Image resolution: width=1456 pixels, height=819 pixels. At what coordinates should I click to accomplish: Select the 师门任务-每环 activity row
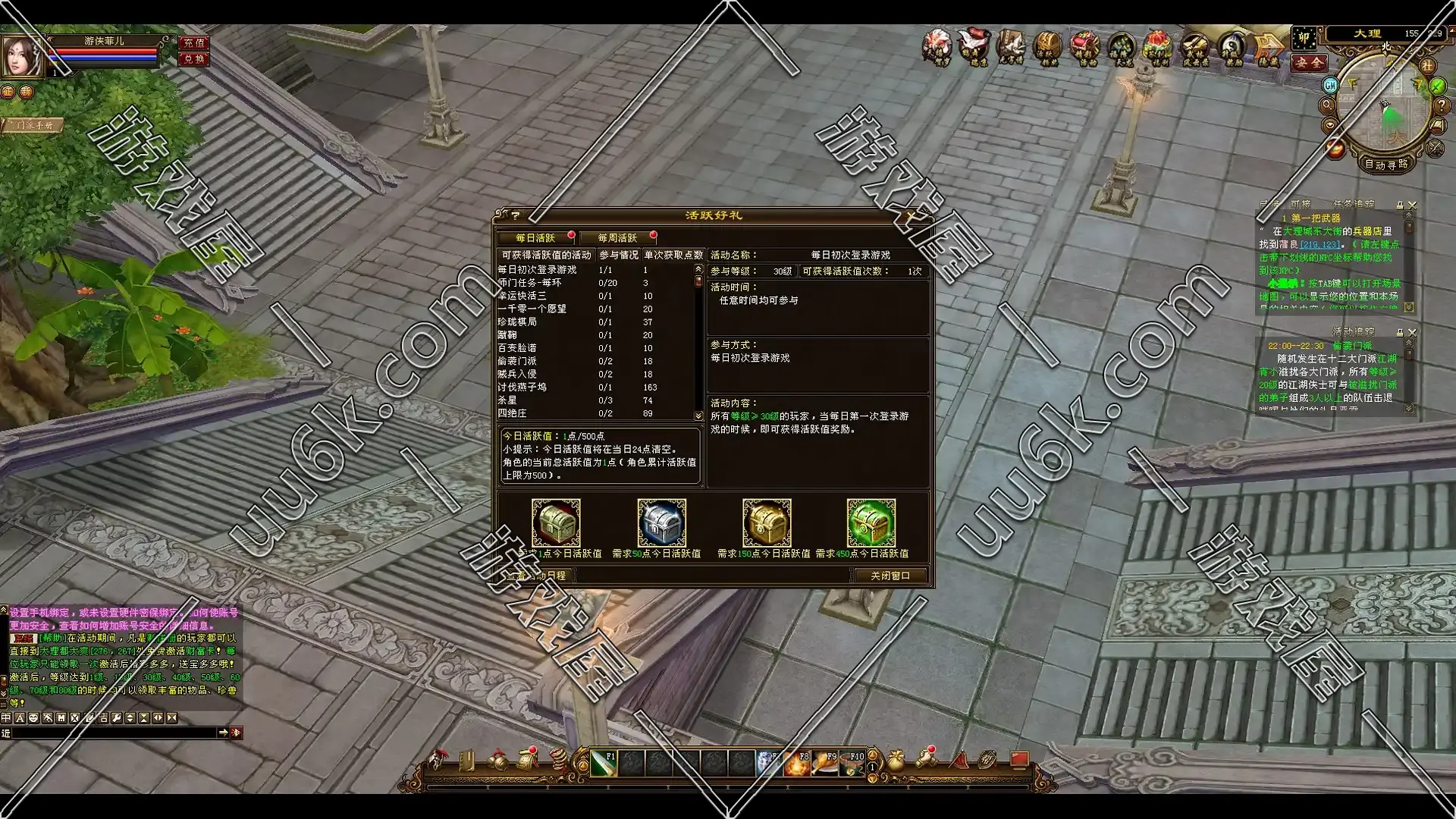[531, 283]
